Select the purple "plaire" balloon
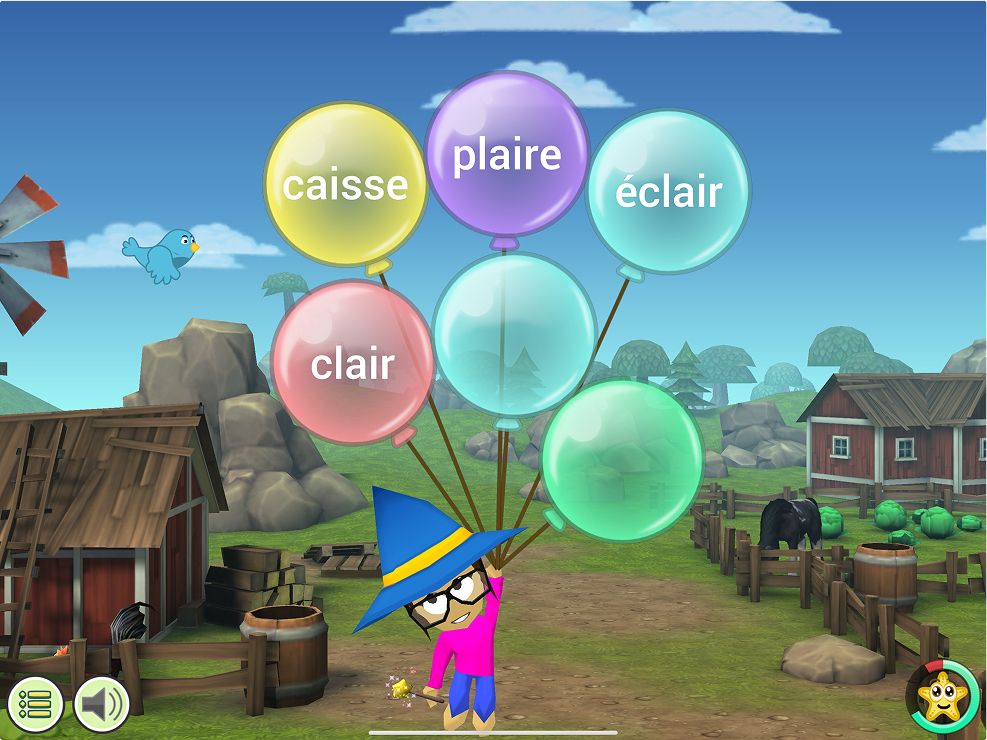 507,155
